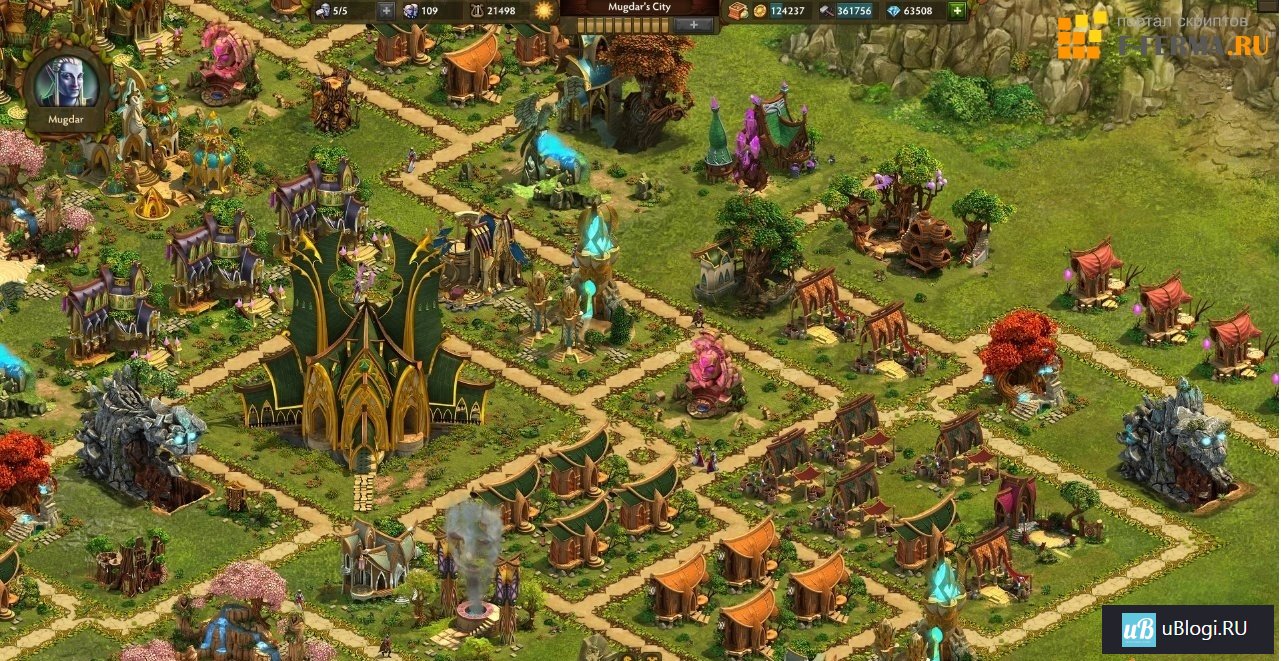Open the goods chest icon beside coins

tap(736, 11)
